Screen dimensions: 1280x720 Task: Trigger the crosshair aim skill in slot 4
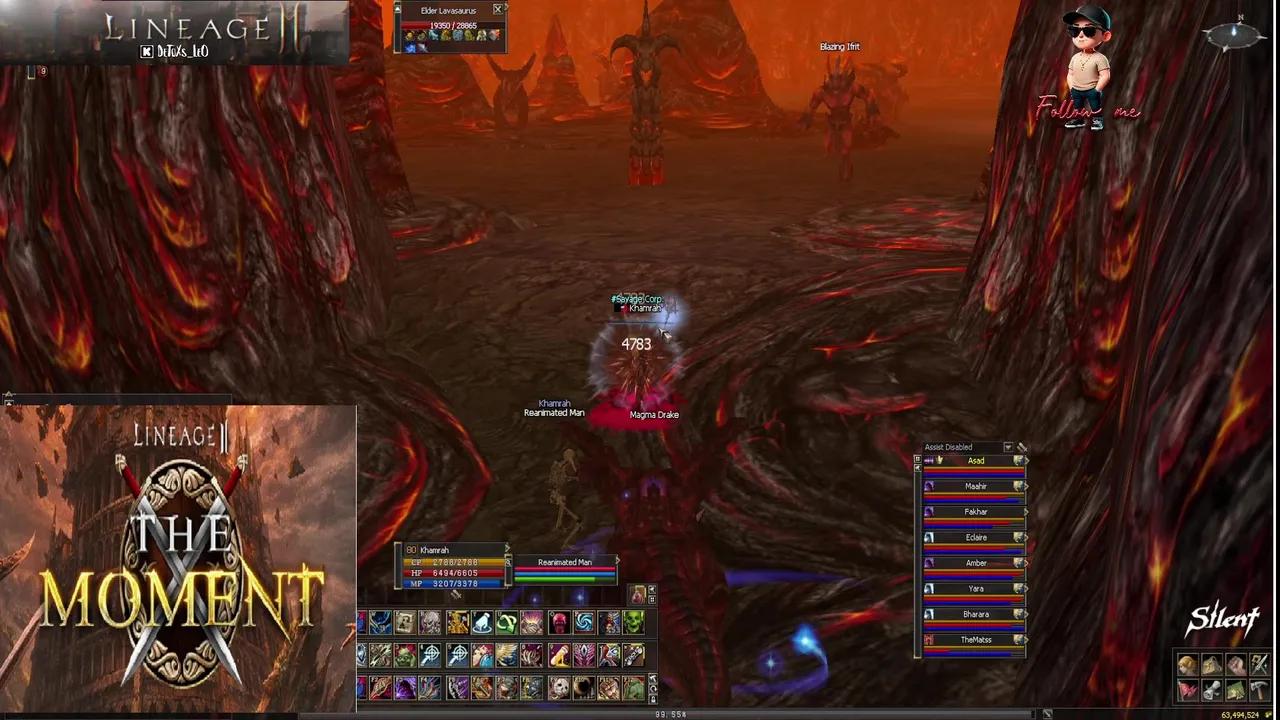tap(430, 654)
